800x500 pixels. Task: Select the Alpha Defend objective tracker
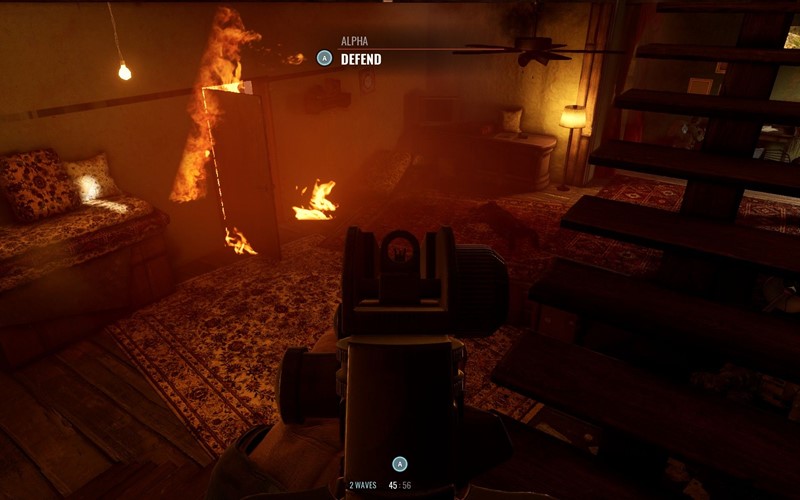click(x=350, y=53)
